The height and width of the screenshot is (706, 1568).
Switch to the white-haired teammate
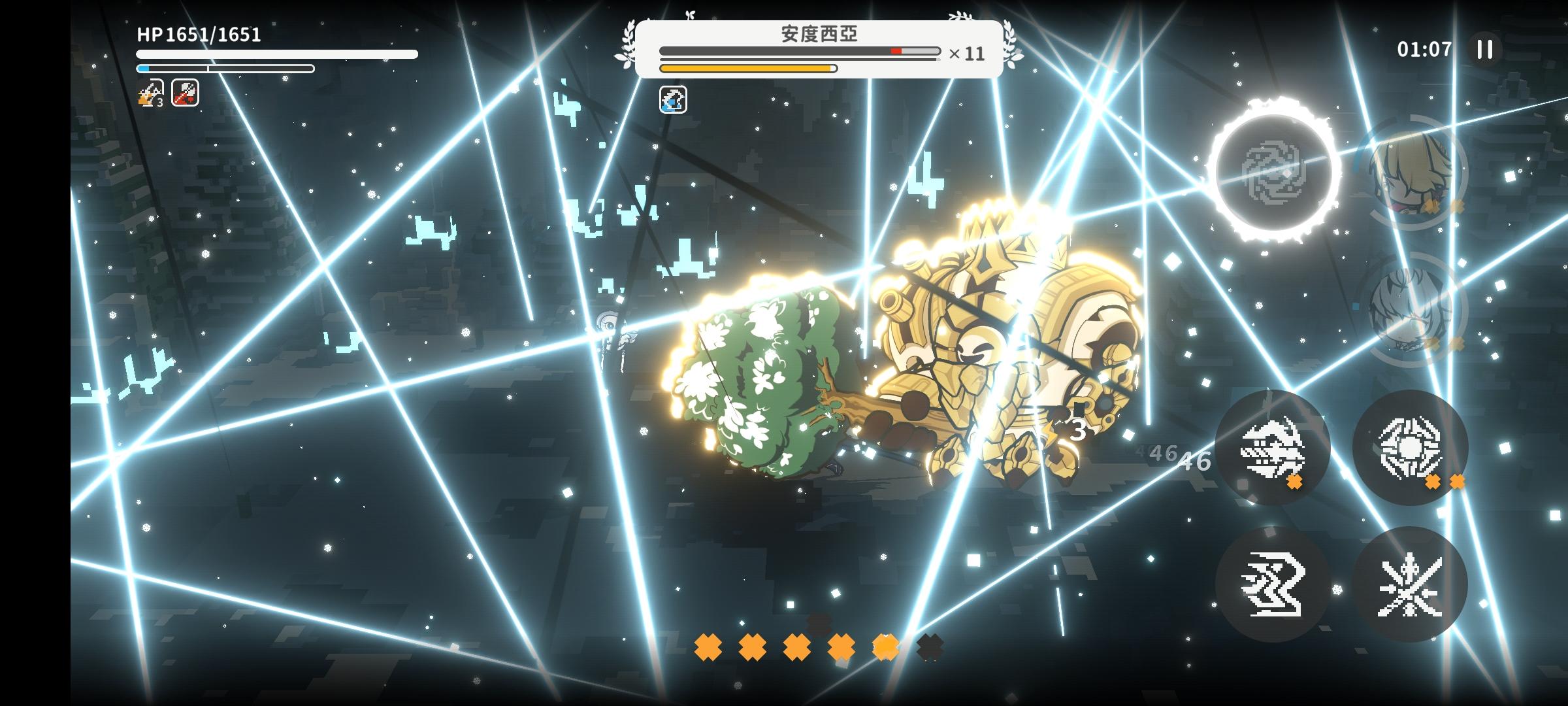pyautogui.click(x=1410, y=309)
